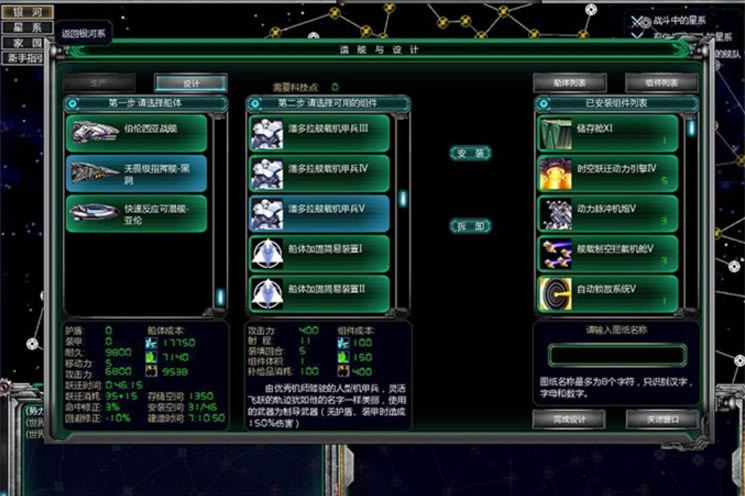Select the 伯伦西亚战舰 hull
The image size is (745, 496).
point(137,132)
